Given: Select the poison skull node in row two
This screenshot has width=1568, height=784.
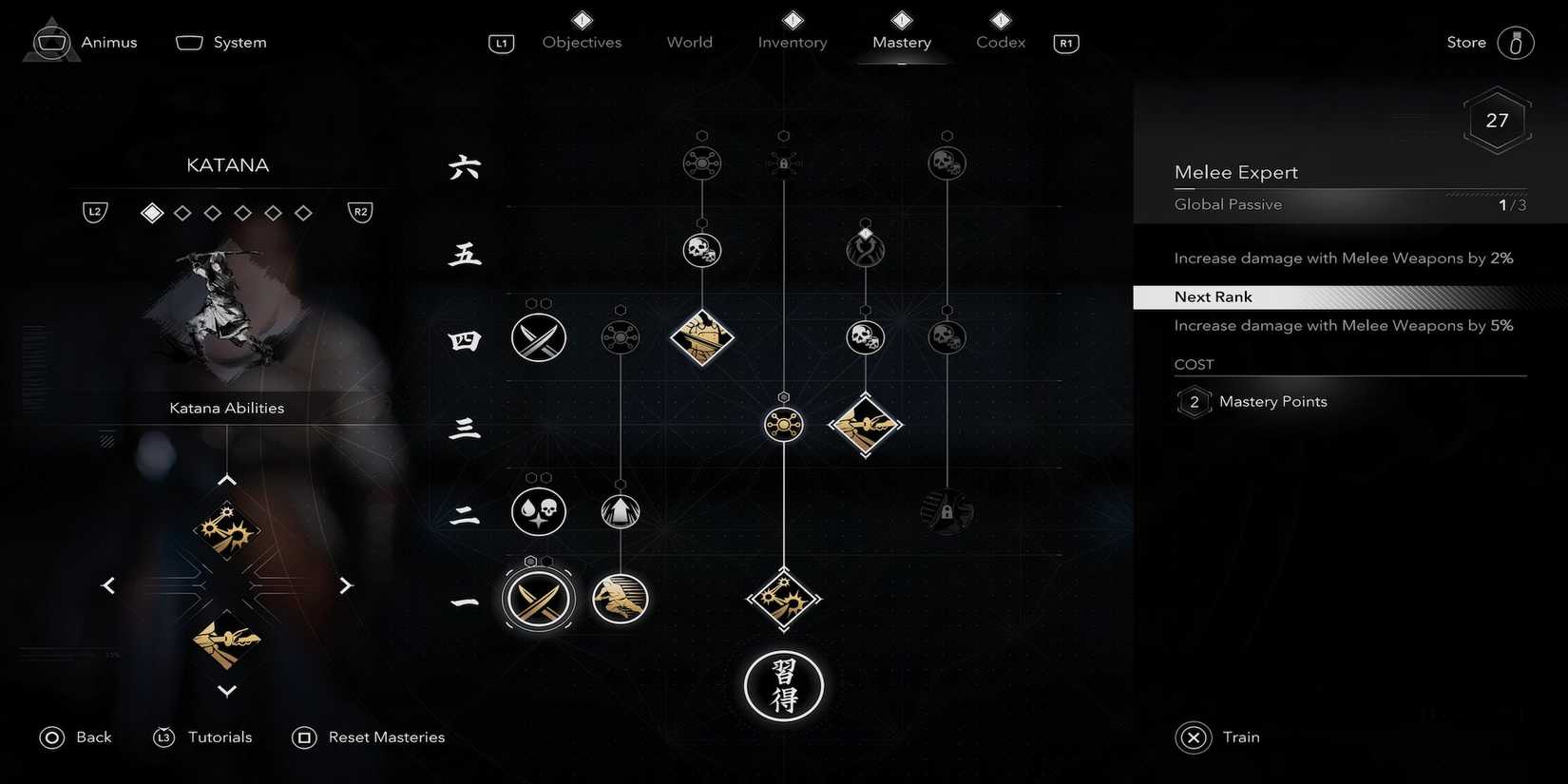Looking at the screenshot, I should click(539, 511).
